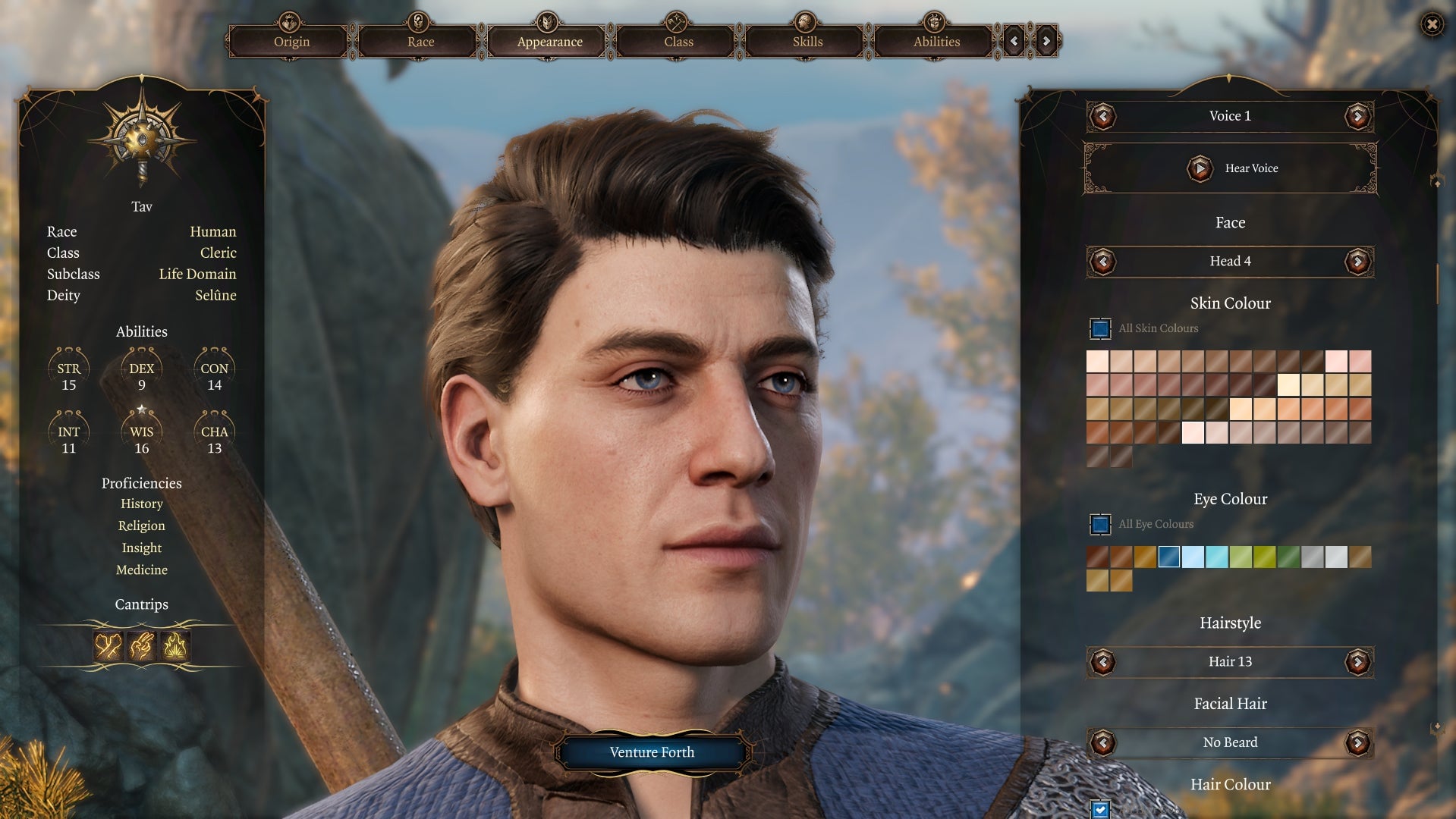
Task: Cycle to the next hairstyle after Hair 13
Action: point(1357,661)
